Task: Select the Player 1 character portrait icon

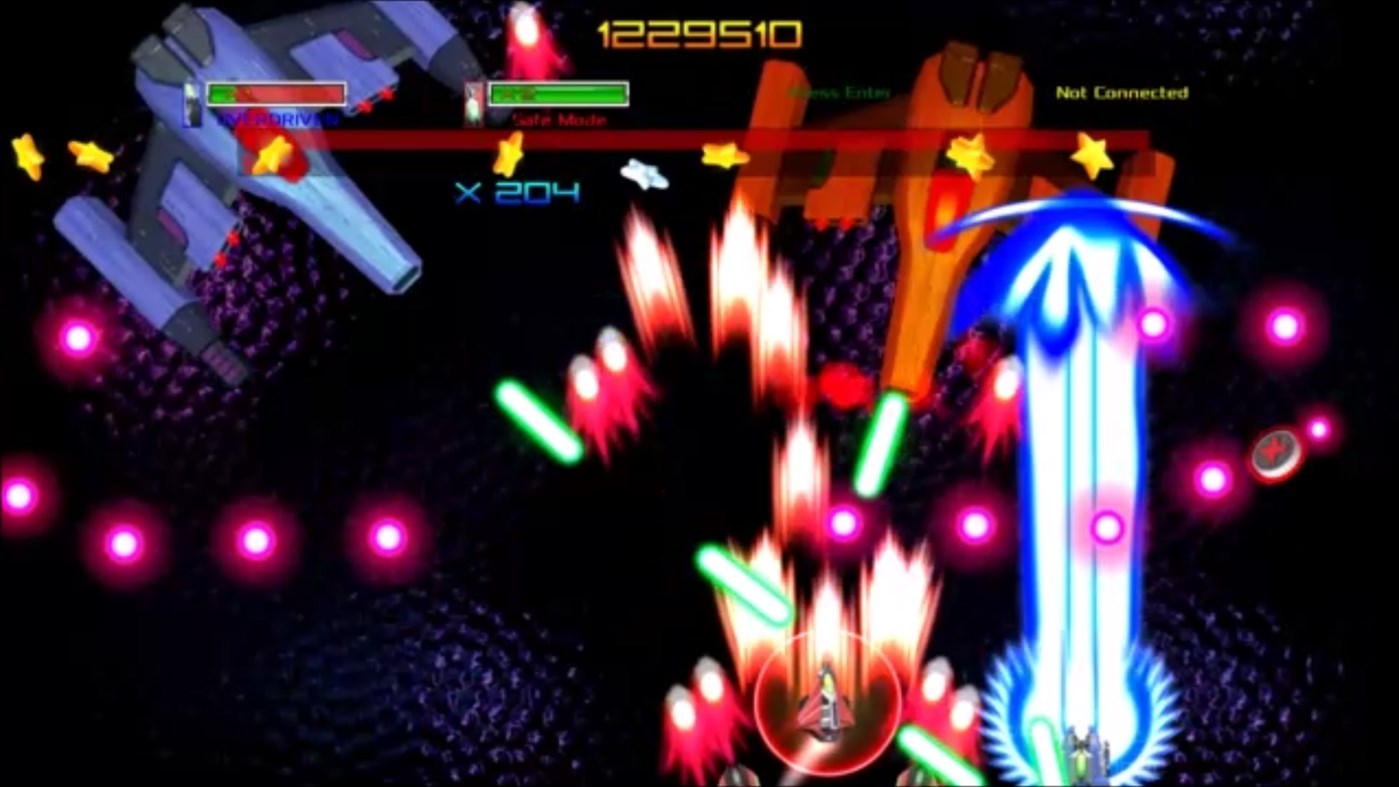Action: (x=190, y=99)
